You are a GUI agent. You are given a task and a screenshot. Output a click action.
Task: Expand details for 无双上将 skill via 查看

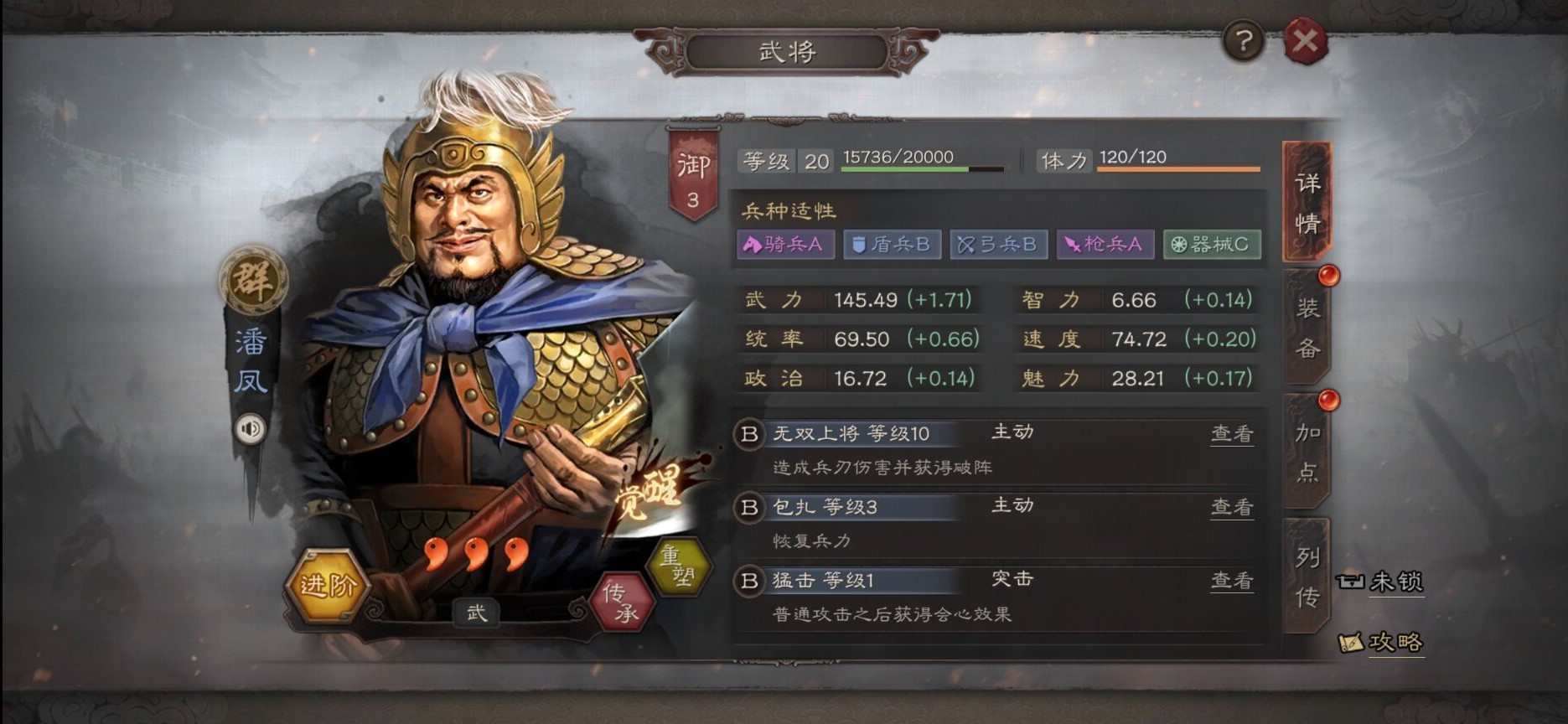coord(1231,433)
